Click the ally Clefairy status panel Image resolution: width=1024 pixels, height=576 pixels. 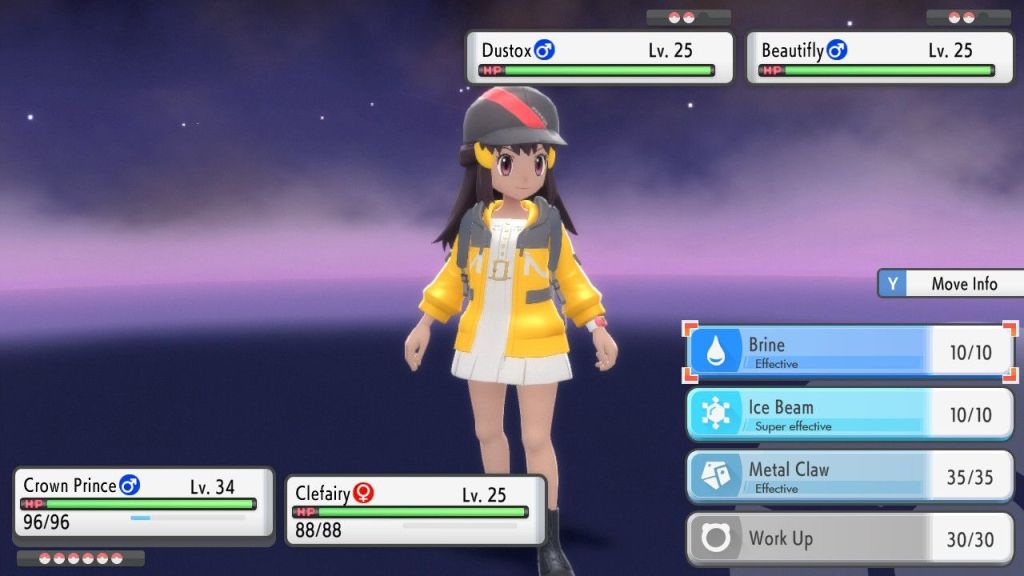pos(416,510)
